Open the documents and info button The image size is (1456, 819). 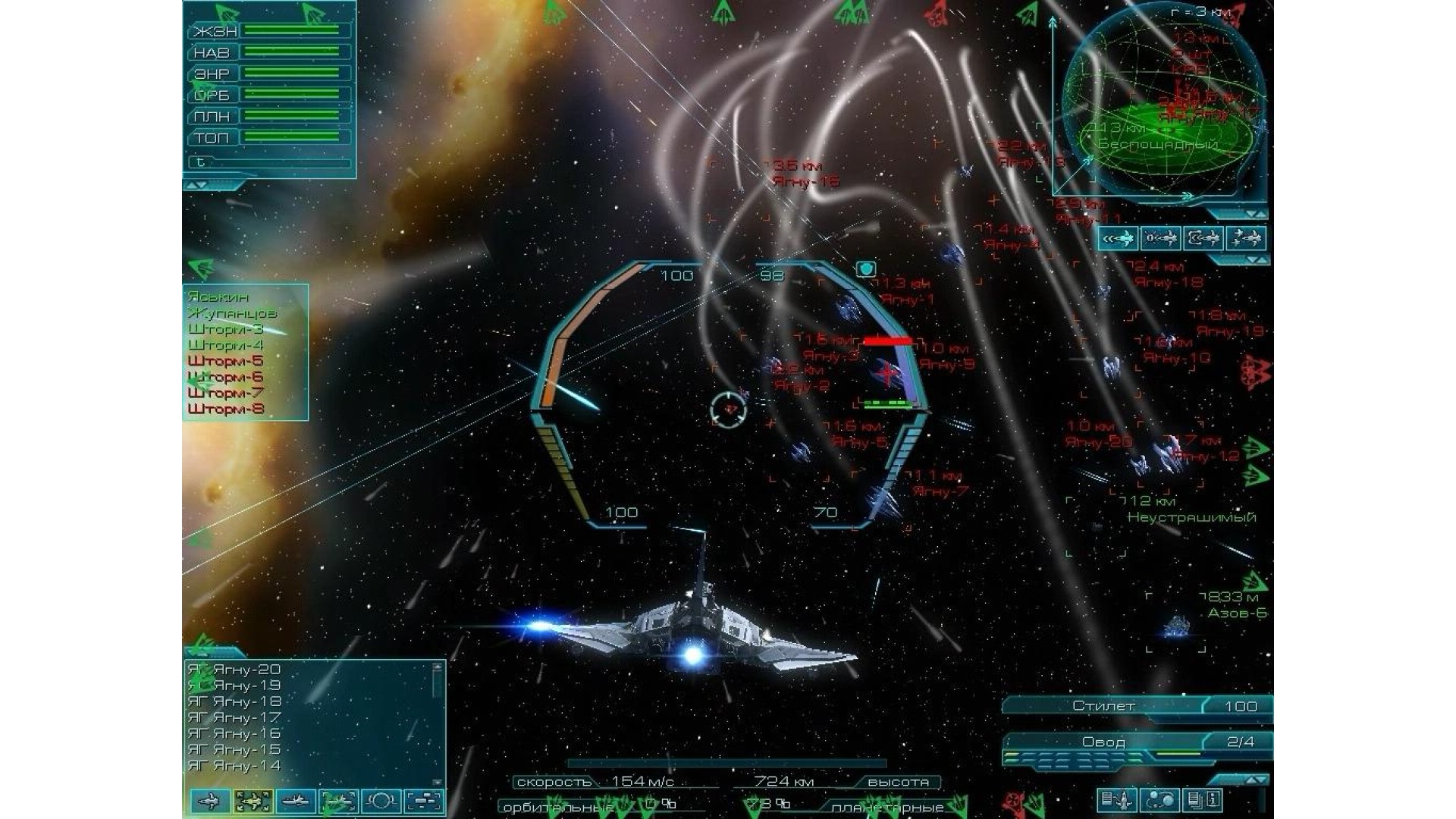point(1203,799)
